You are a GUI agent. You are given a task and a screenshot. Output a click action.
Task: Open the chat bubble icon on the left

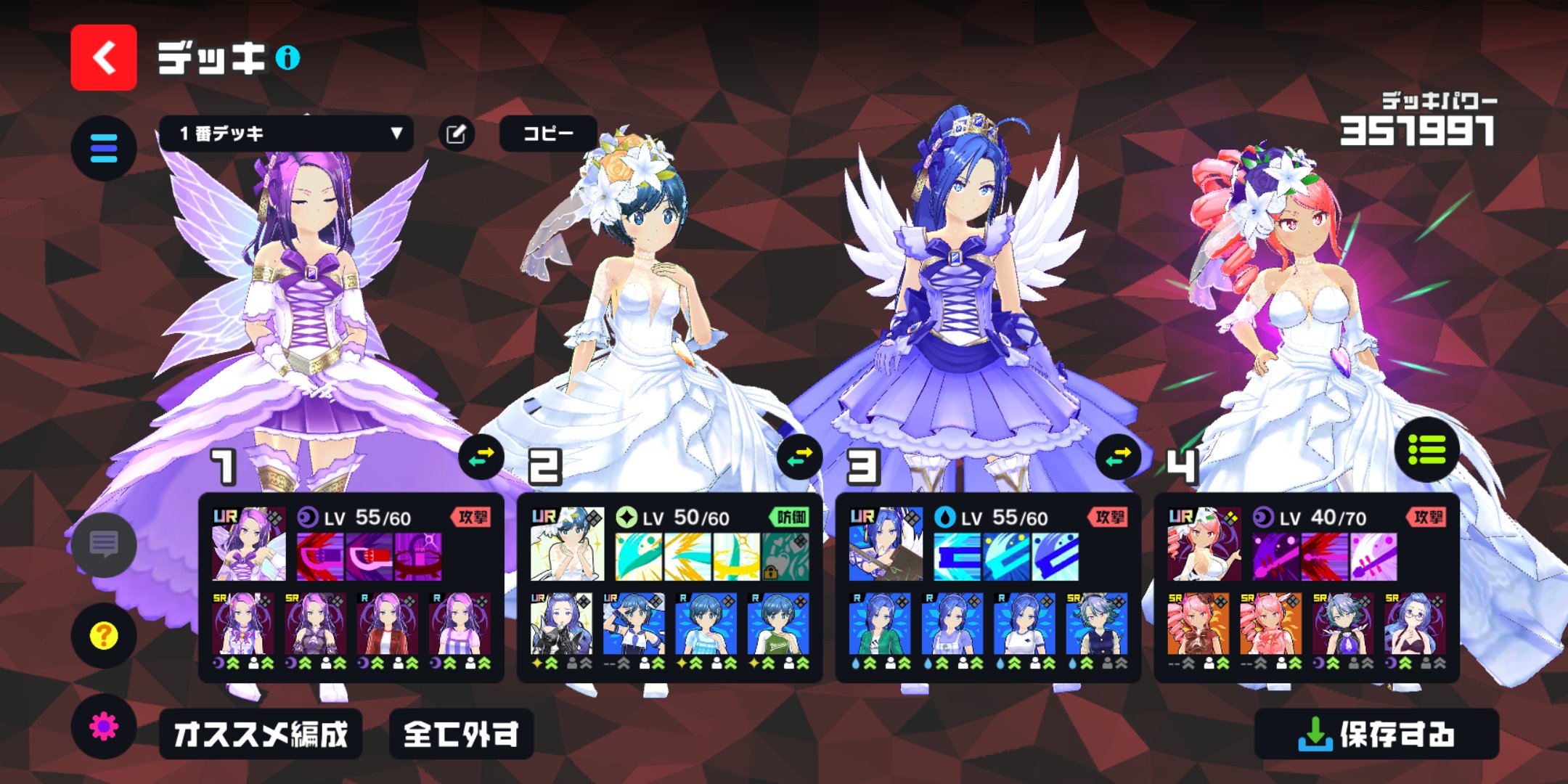tap(104, 546)
